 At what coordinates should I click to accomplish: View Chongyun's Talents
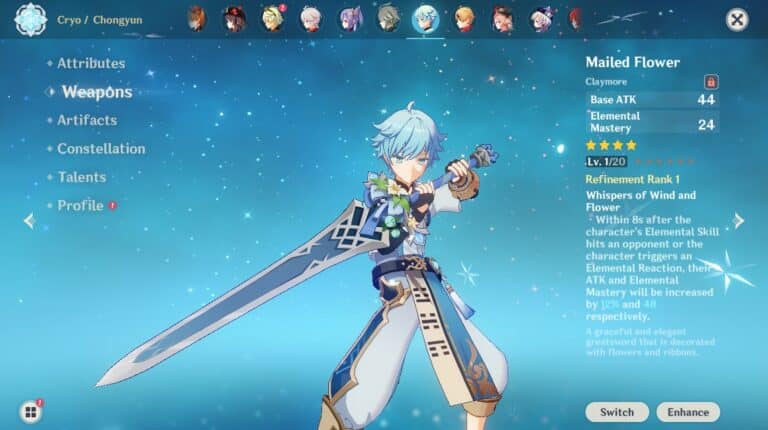coord(81,177)
